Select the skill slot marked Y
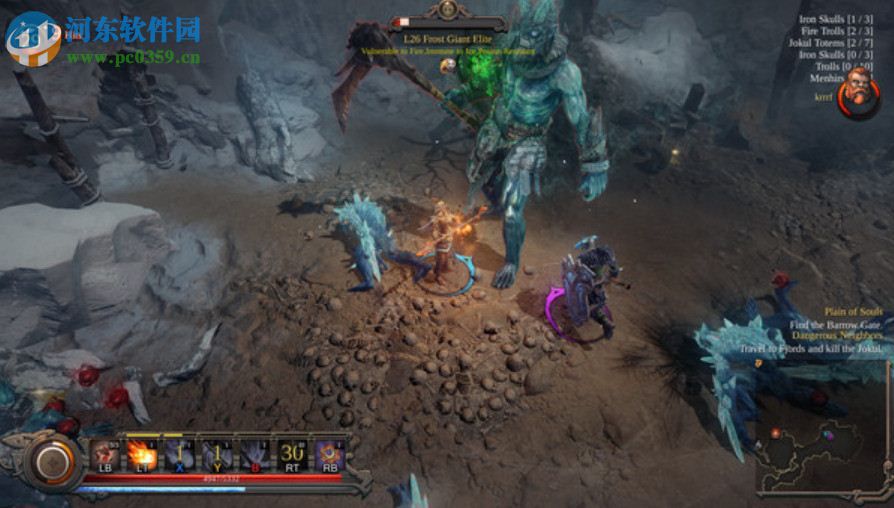Viewport: 894px width, 508px height. (x=217, y=455)
